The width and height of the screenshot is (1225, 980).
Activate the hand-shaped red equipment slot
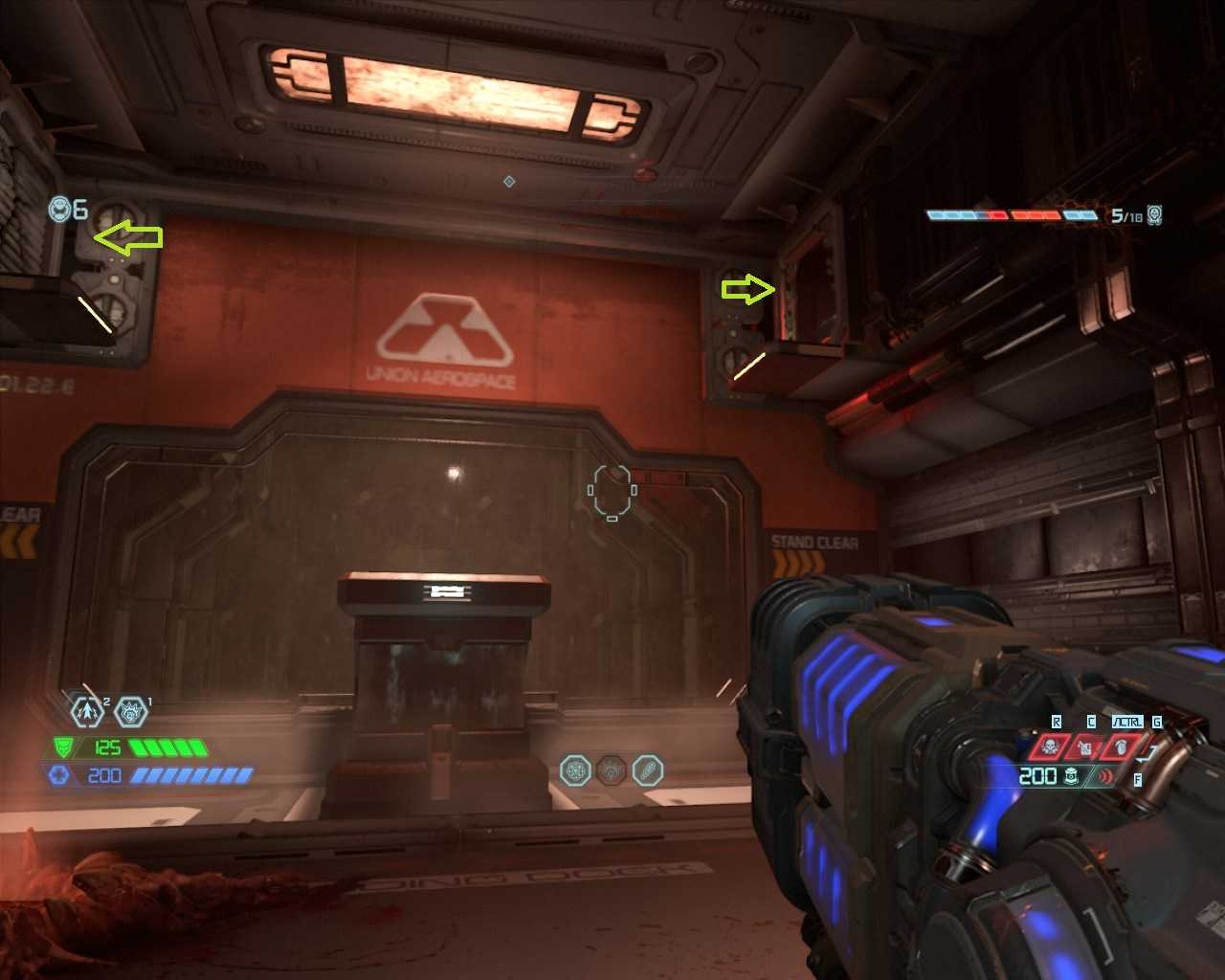coord(1120,746)
